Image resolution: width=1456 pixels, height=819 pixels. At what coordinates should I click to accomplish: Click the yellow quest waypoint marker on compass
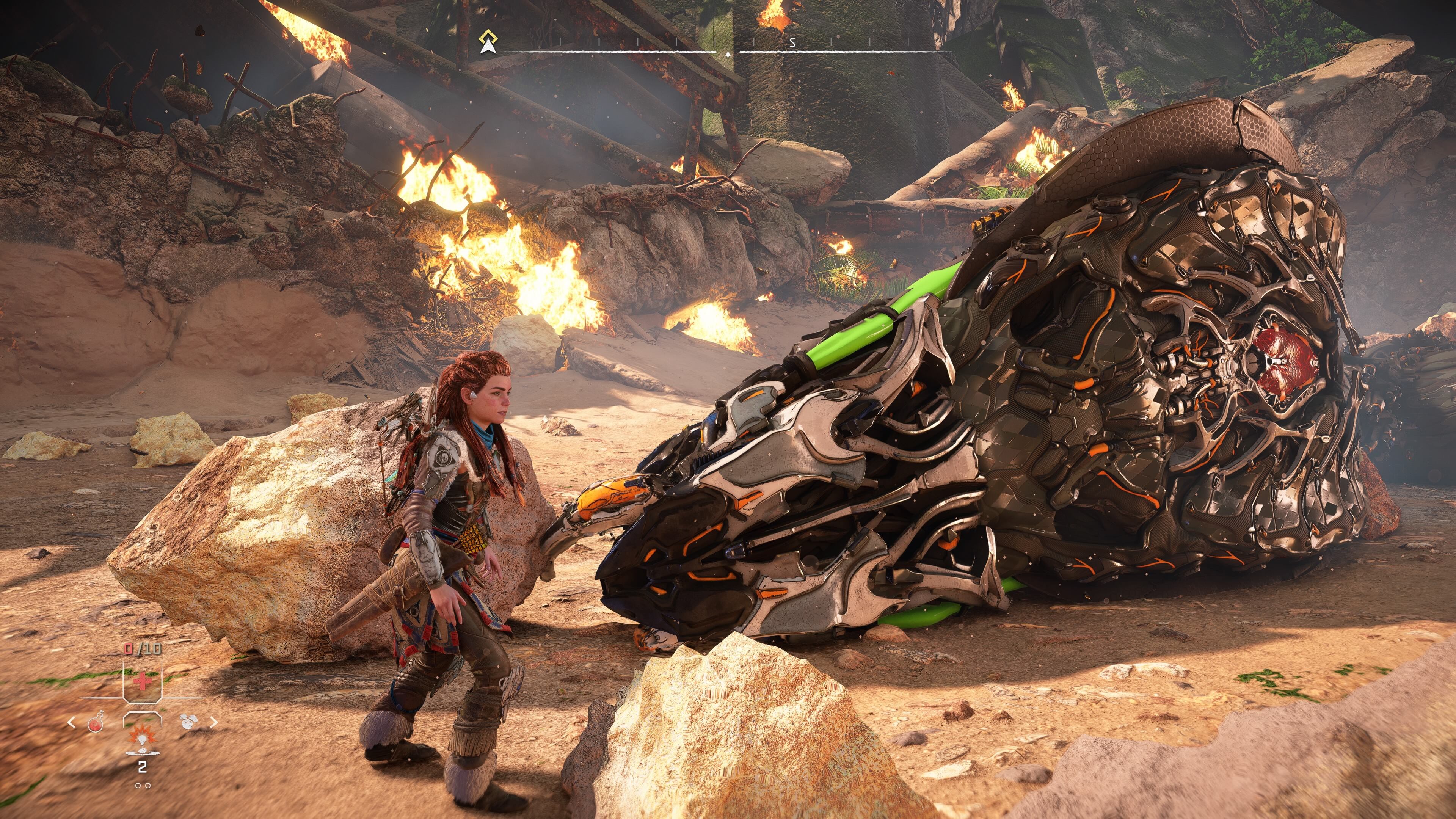coord(488,36)
